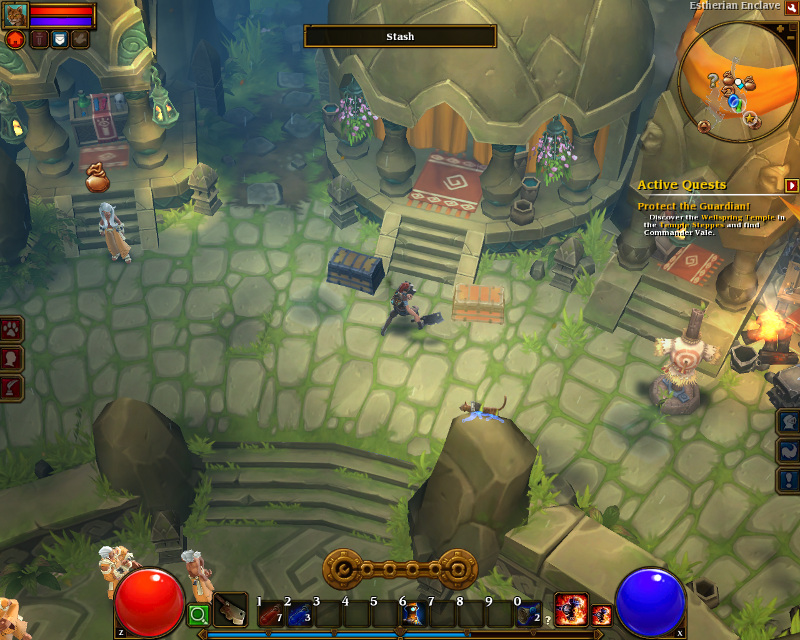Open the wrench settings menu
The image size is (800, 640).
pos(791,7)
